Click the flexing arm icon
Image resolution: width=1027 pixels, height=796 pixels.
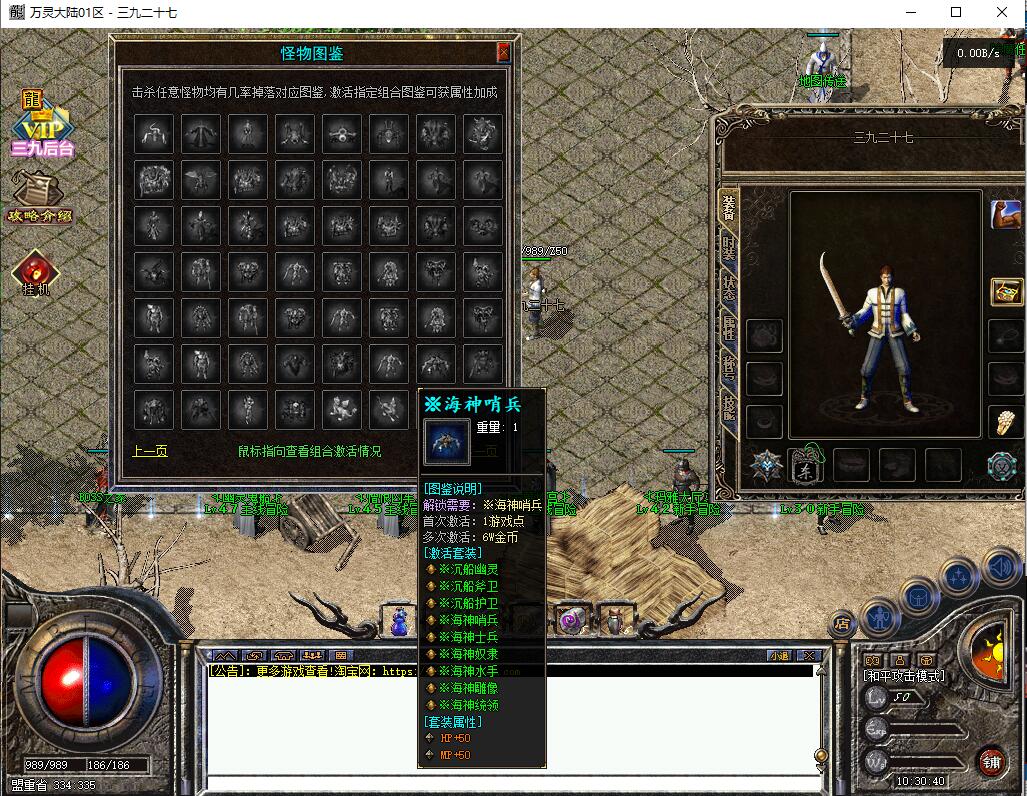click(x=1004, y=215)
